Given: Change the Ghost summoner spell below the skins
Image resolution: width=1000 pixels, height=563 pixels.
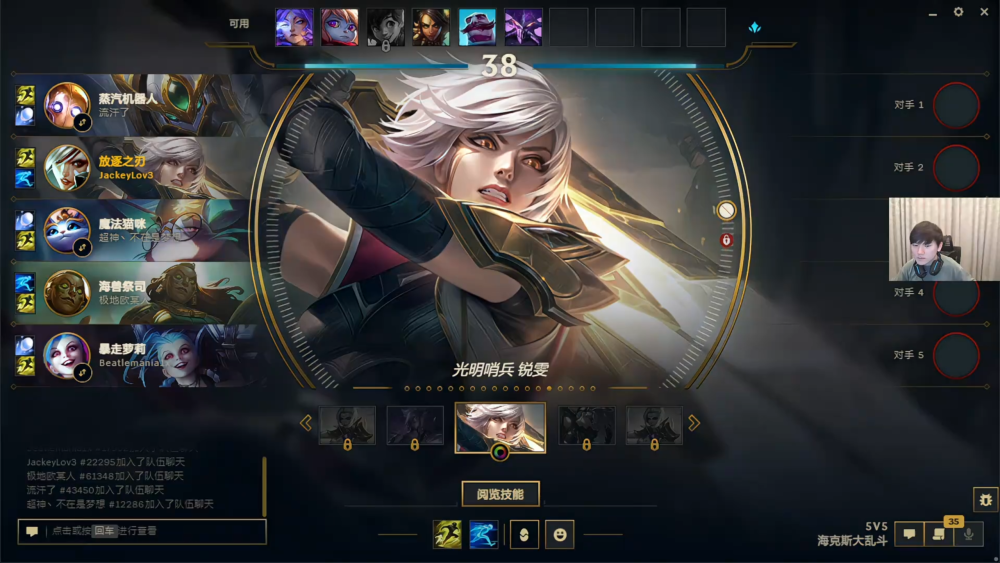Looking at the screenshot, I should pos(484,535).
